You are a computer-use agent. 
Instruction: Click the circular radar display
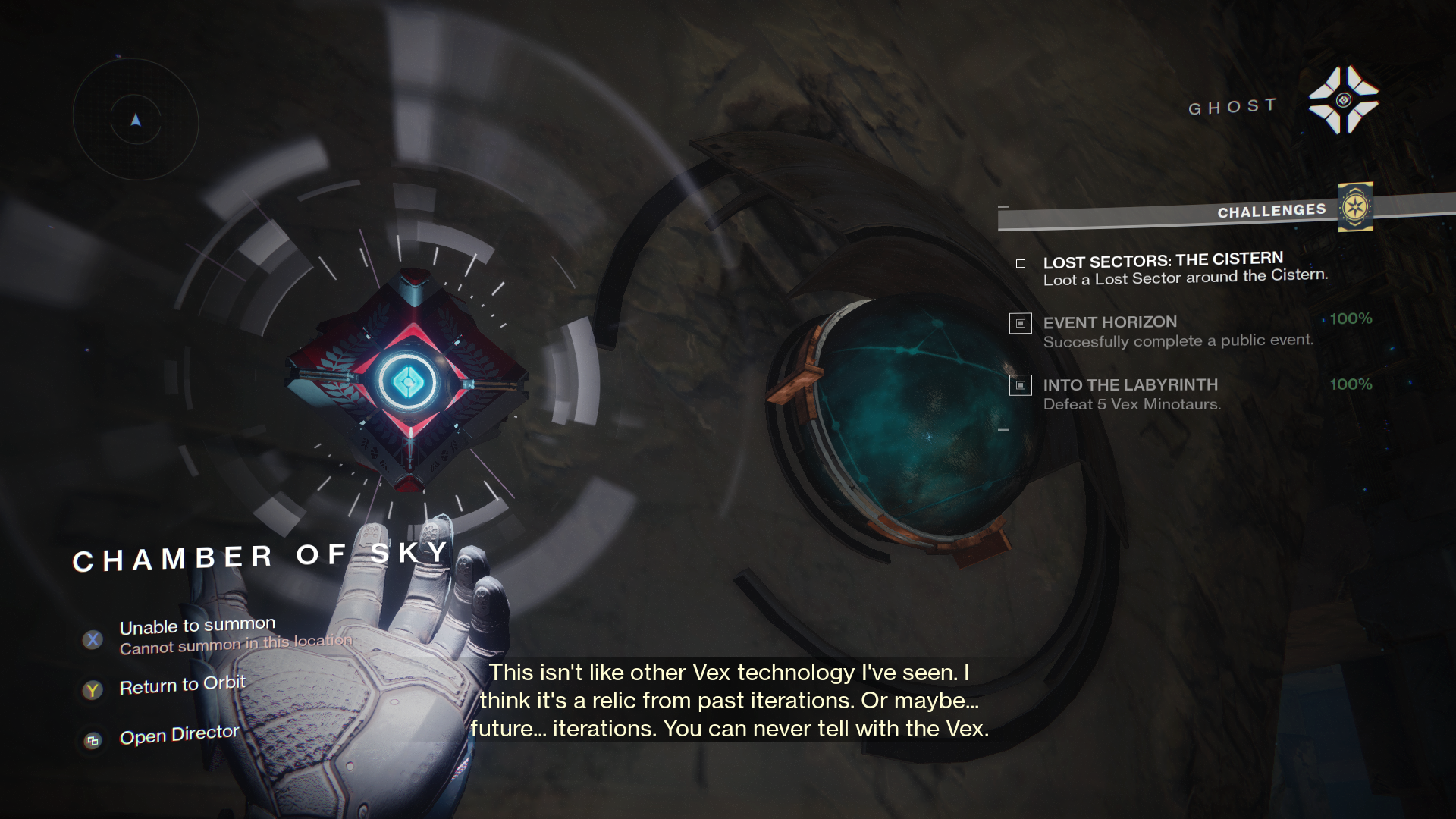click(136, 120)
